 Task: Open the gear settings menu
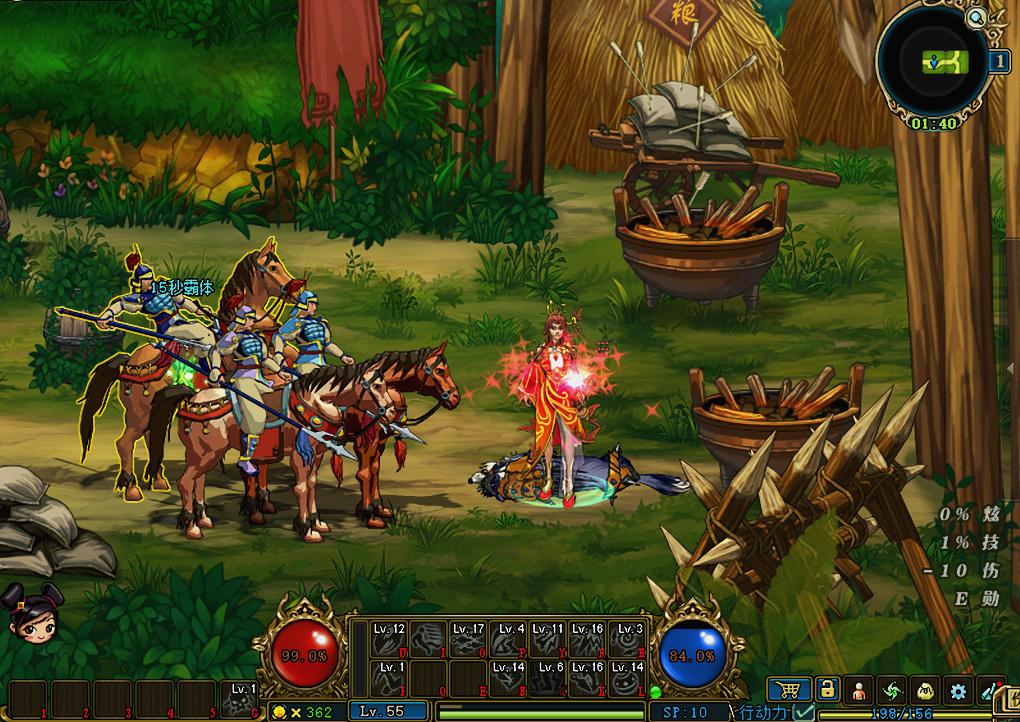point(958,689)
